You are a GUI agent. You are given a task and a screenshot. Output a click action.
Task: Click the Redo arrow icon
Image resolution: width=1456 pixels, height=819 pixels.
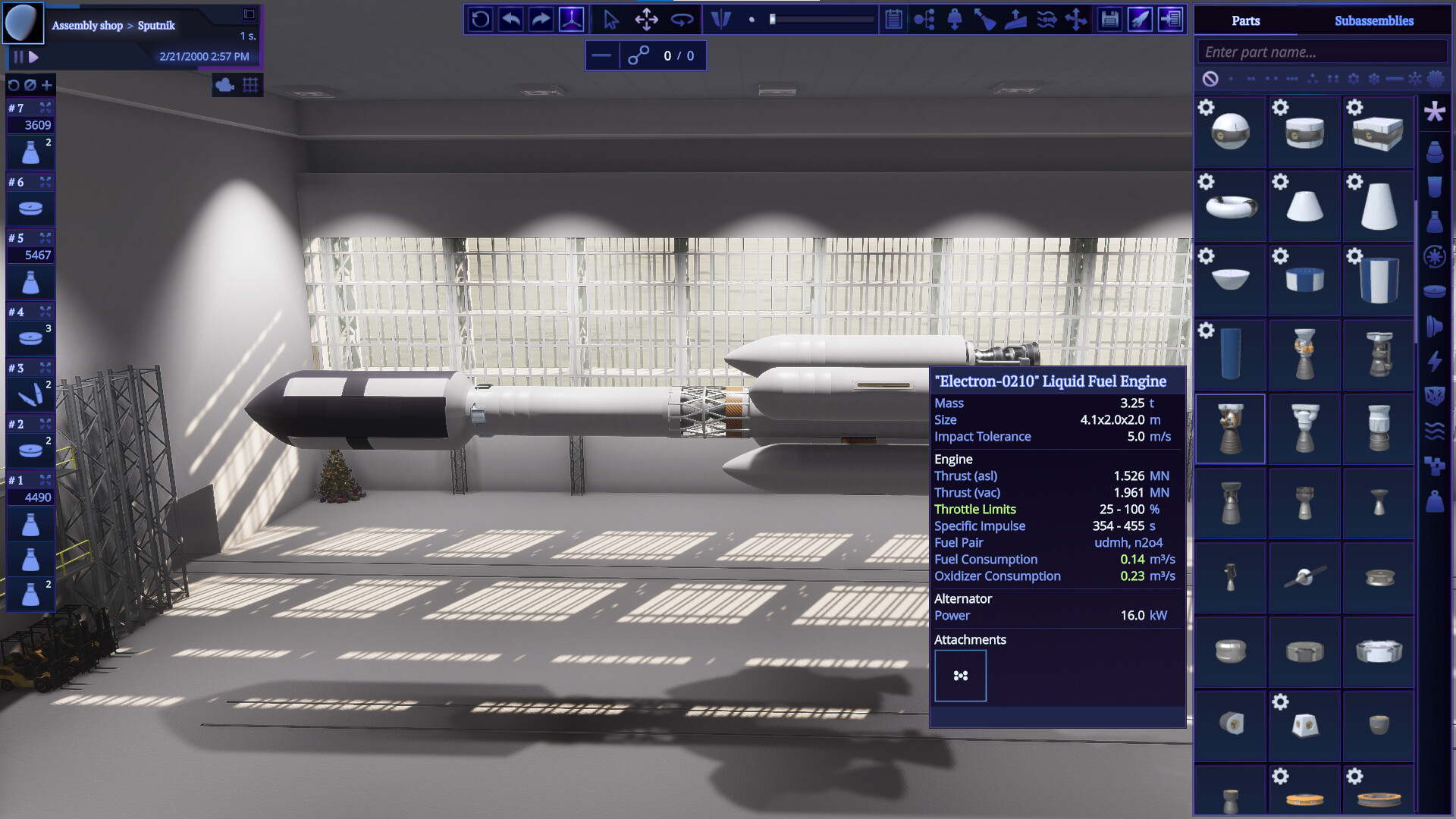[540, 20]
